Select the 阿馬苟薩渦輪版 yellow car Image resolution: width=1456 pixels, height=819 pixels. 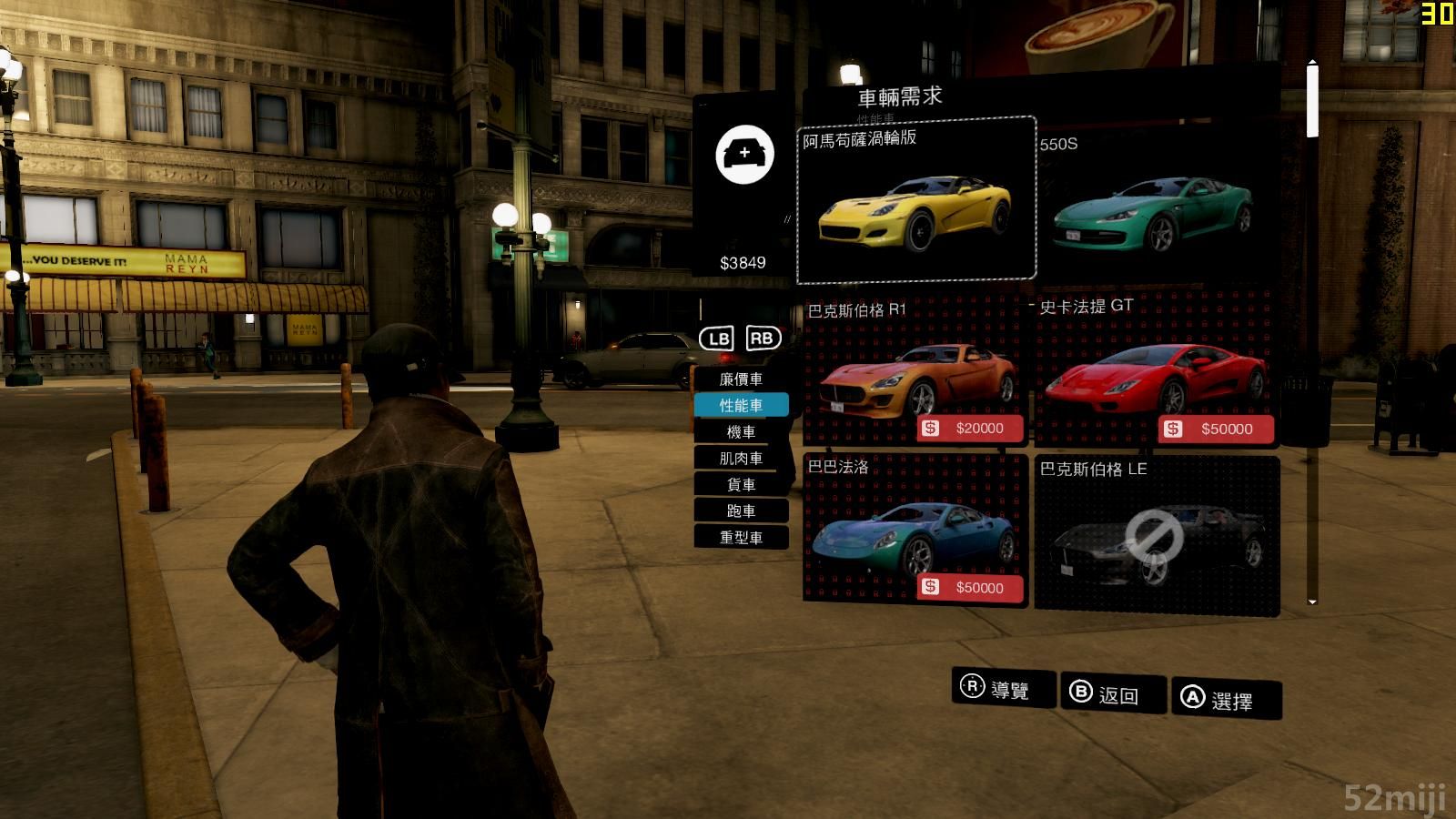click(x=915, y=200)
